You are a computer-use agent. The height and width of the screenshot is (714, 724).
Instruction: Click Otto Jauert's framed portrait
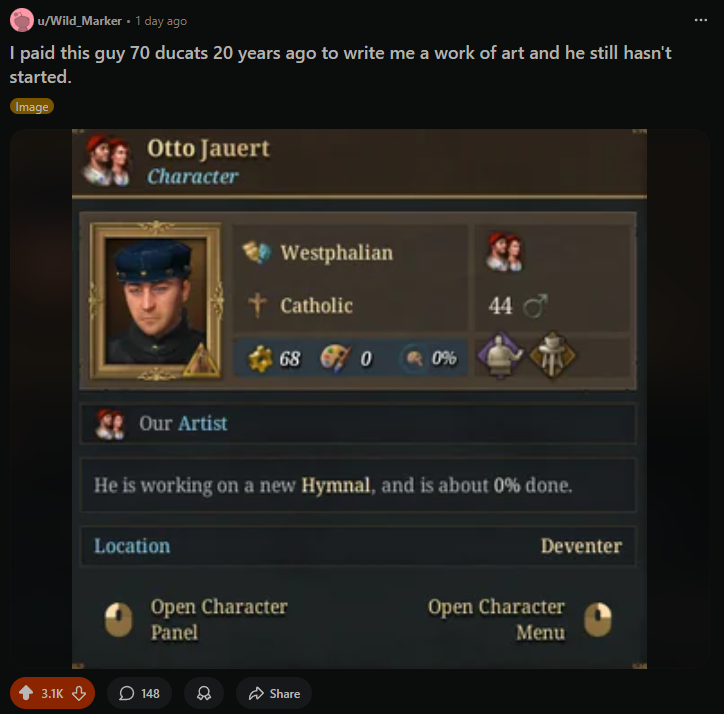(154, 300)
